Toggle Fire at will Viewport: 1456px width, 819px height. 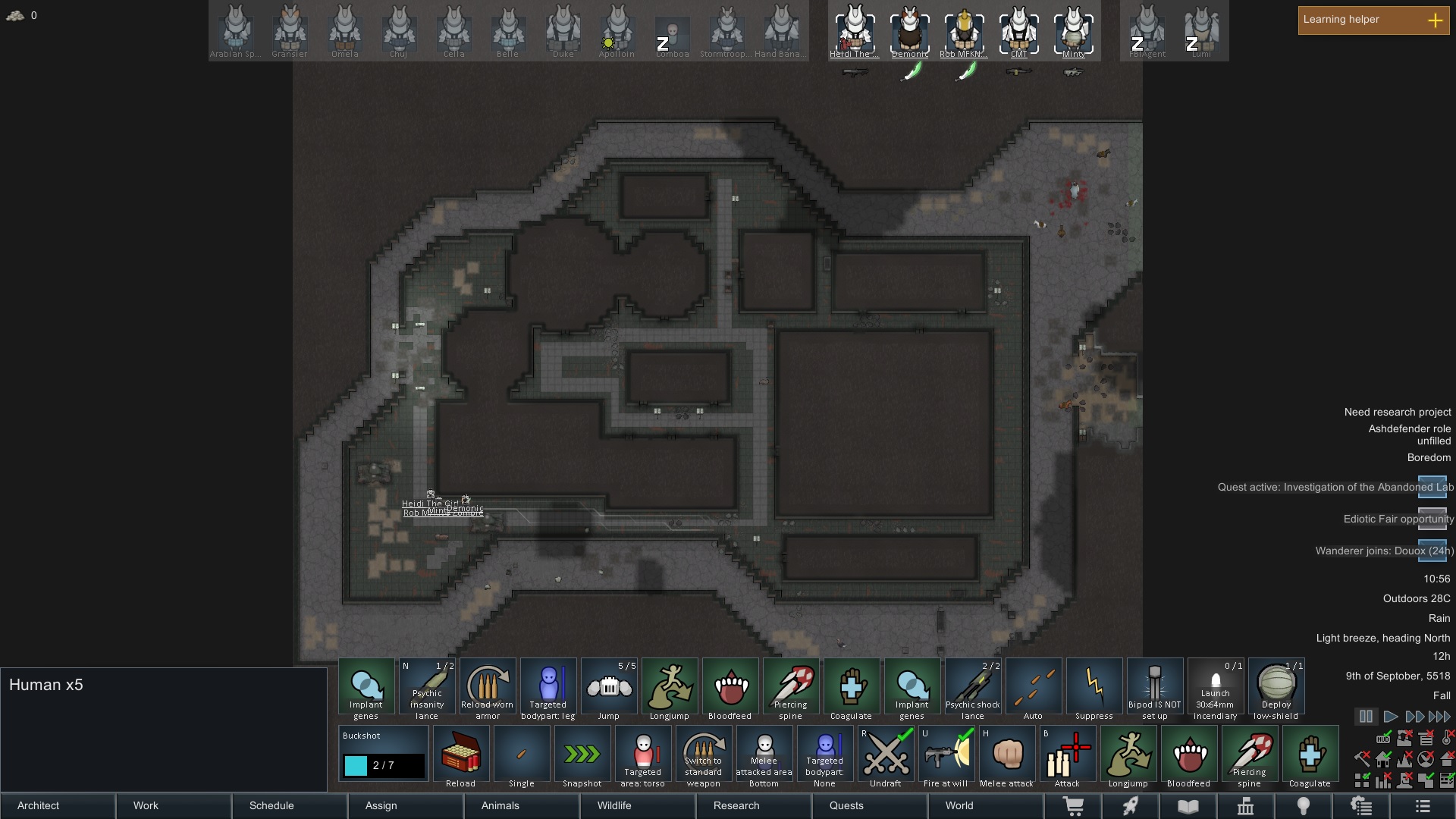(x=946, y=756)
